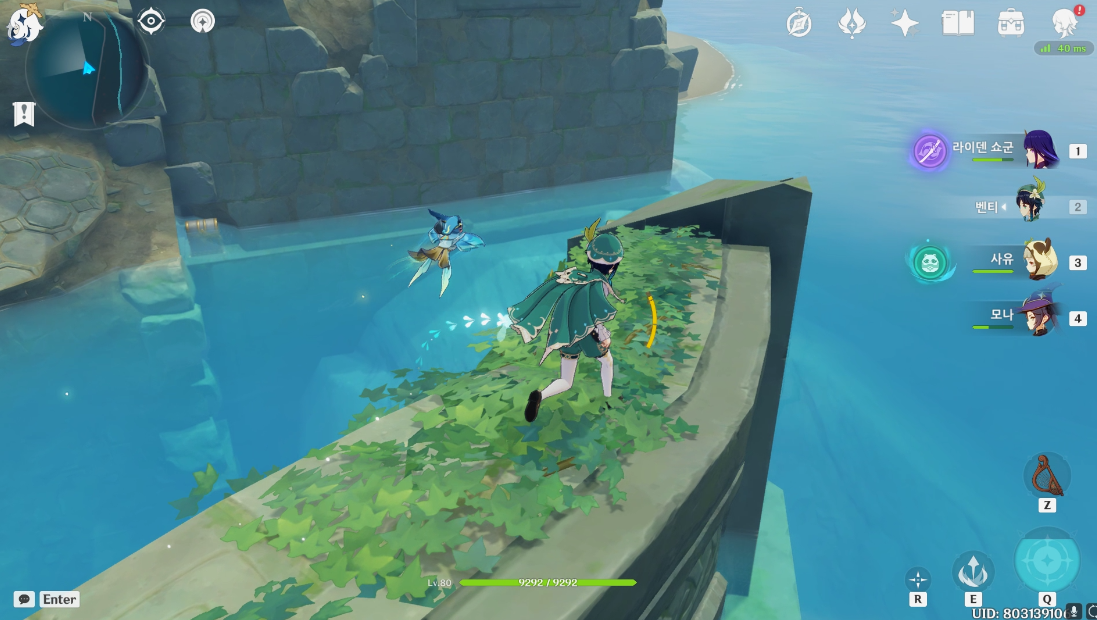Activate the large elemental burst icon
The image size is (1097, 620).
(1046, 561)
